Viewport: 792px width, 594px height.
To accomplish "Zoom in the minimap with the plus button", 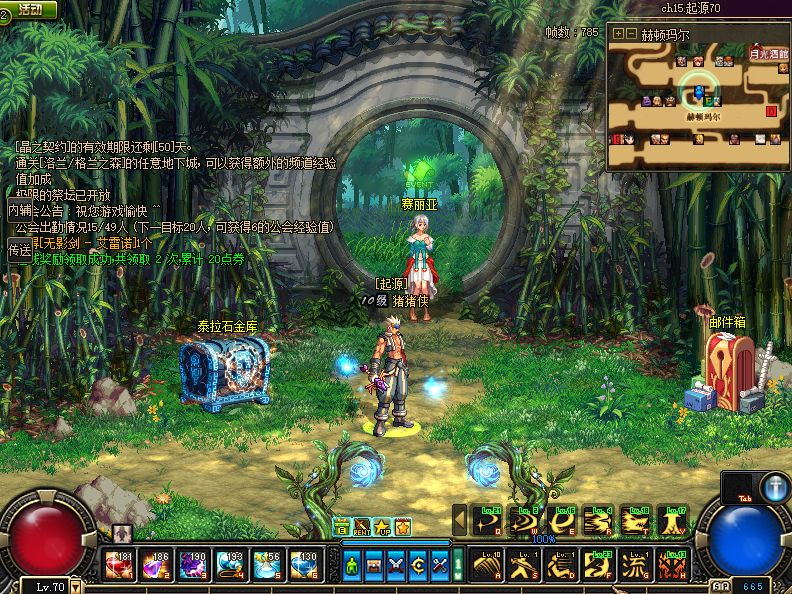I will tap(618, 33).
